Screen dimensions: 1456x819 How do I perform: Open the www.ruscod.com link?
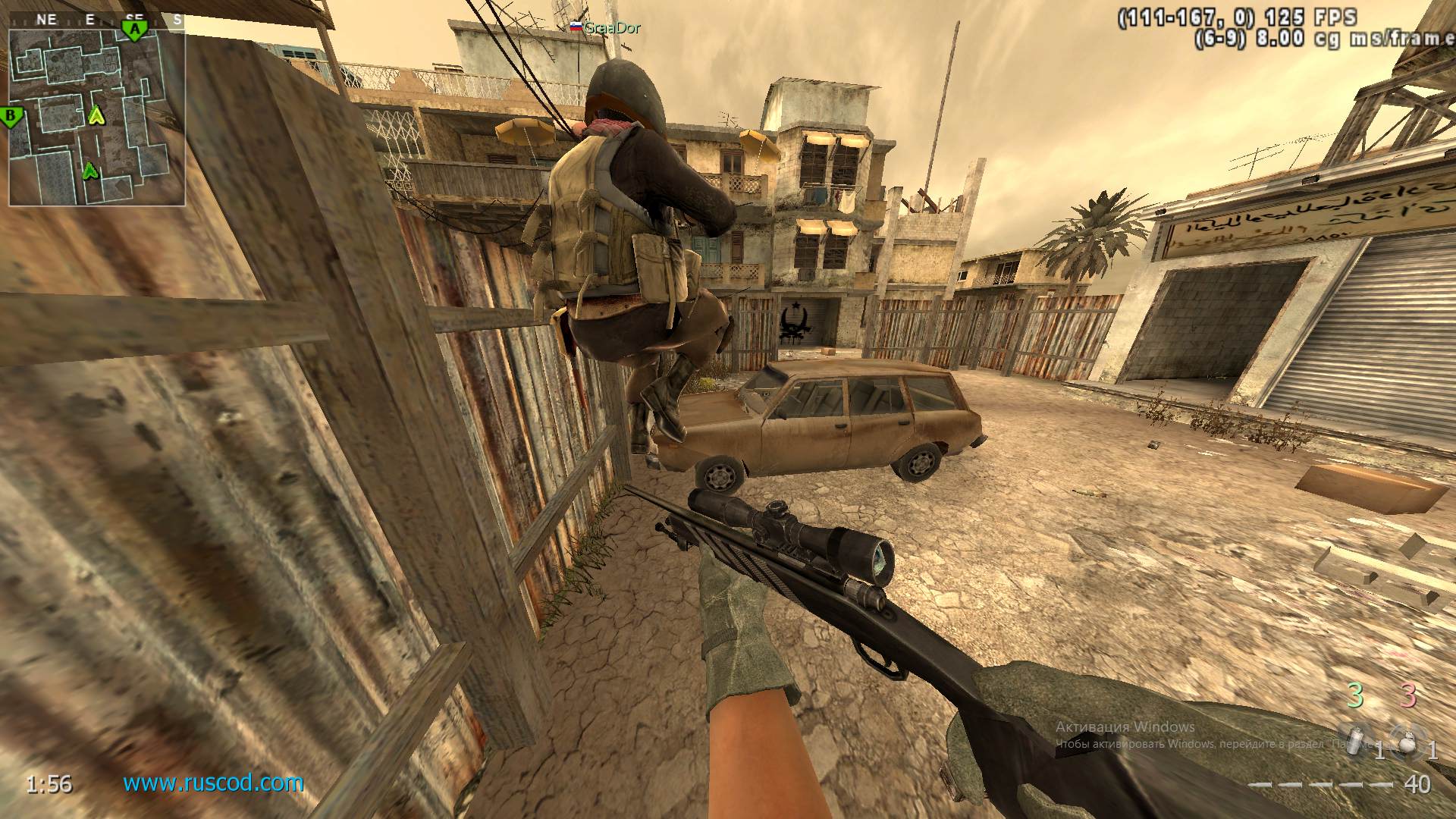tap(213, 783)
